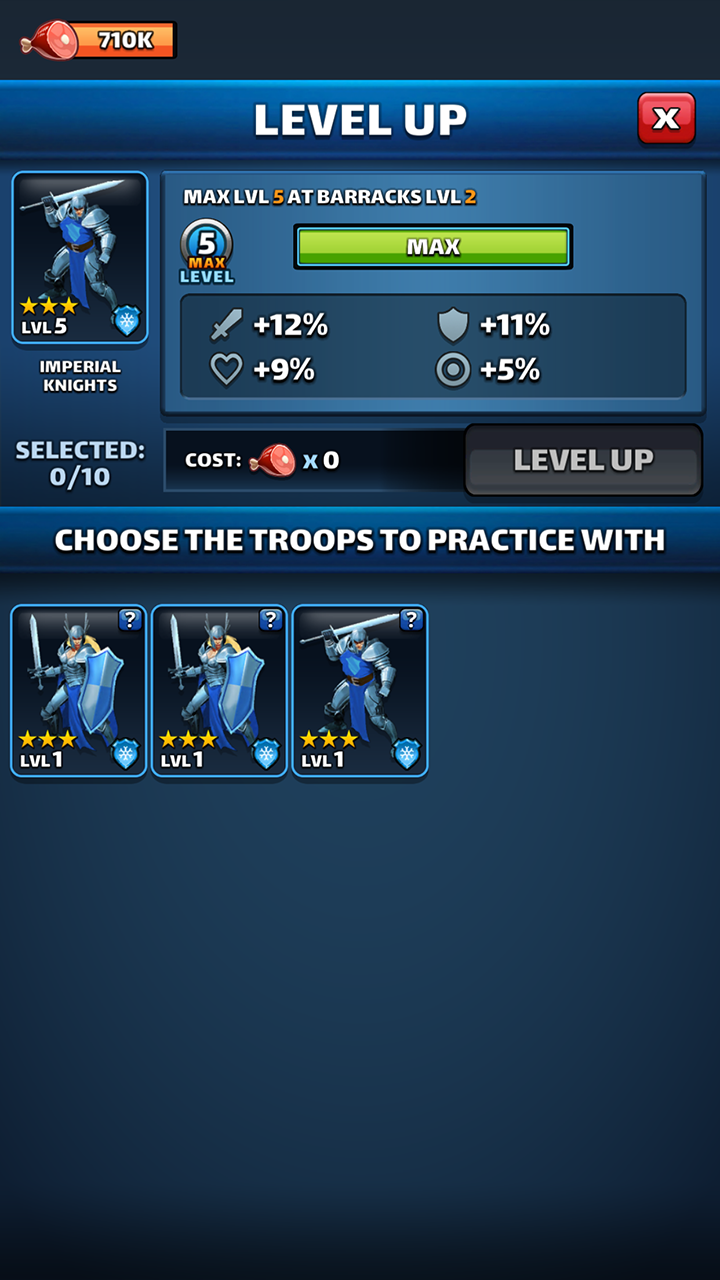The image size is (720, 1280).
Task: Open question mark info on shieldless LVL 1 troop
Action: 411,620
